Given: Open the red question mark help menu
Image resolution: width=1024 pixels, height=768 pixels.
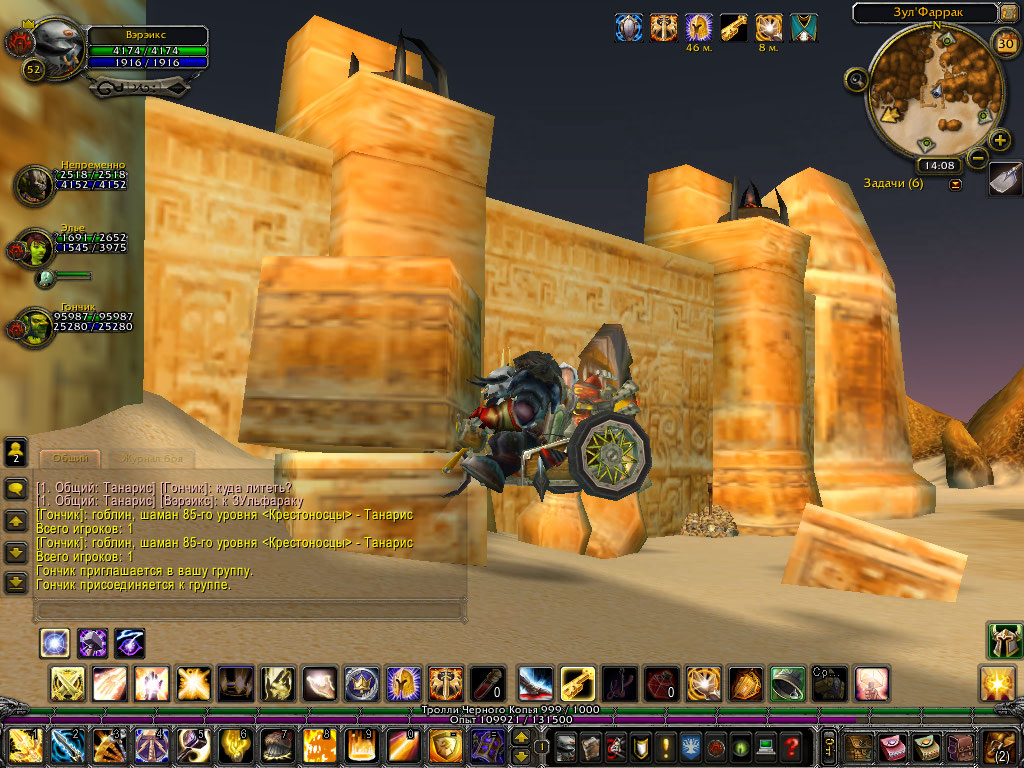Looking at the screenshot, I should [x=791, y=746].
